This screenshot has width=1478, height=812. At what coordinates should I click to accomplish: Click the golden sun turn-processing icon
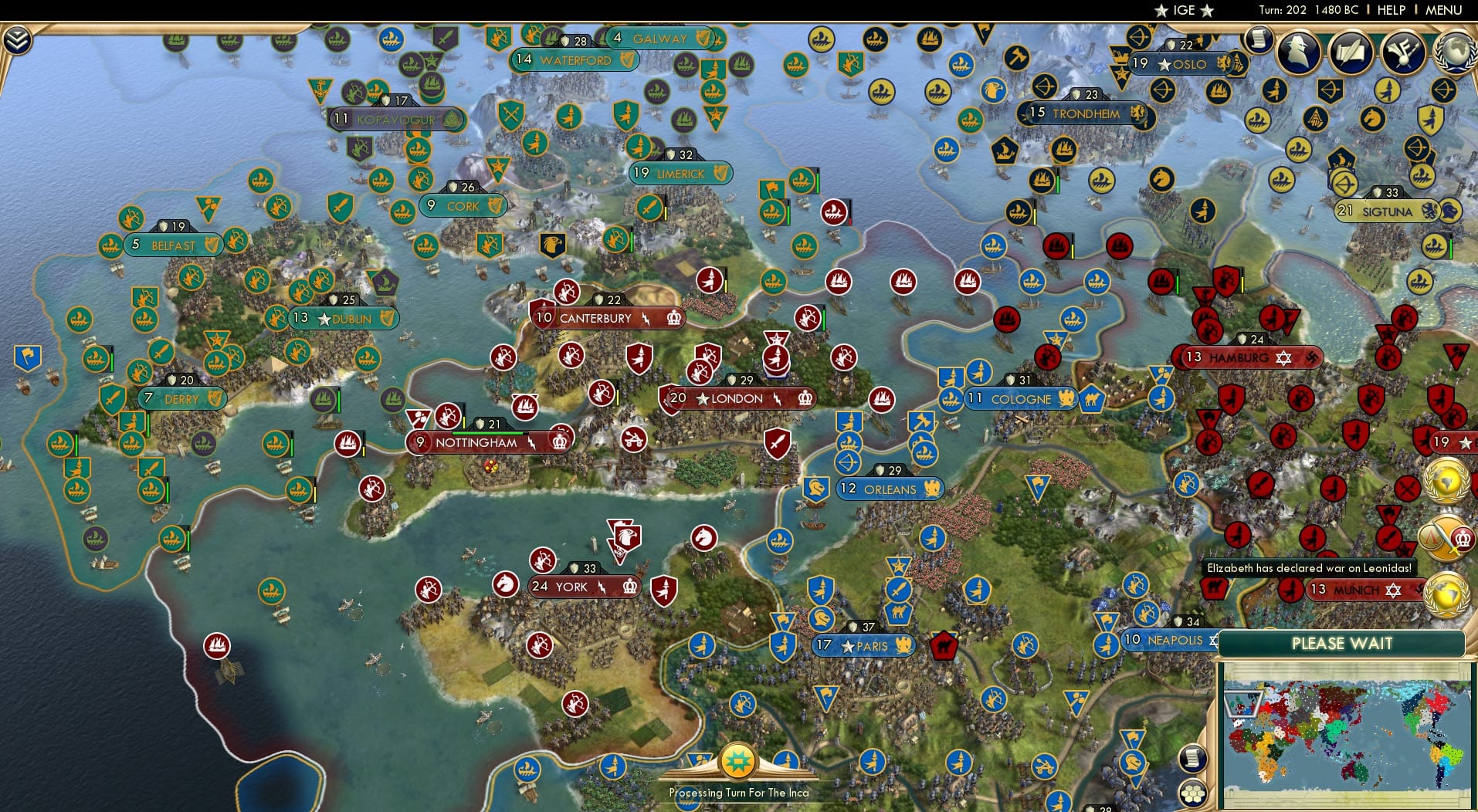(x=737, y=761)
